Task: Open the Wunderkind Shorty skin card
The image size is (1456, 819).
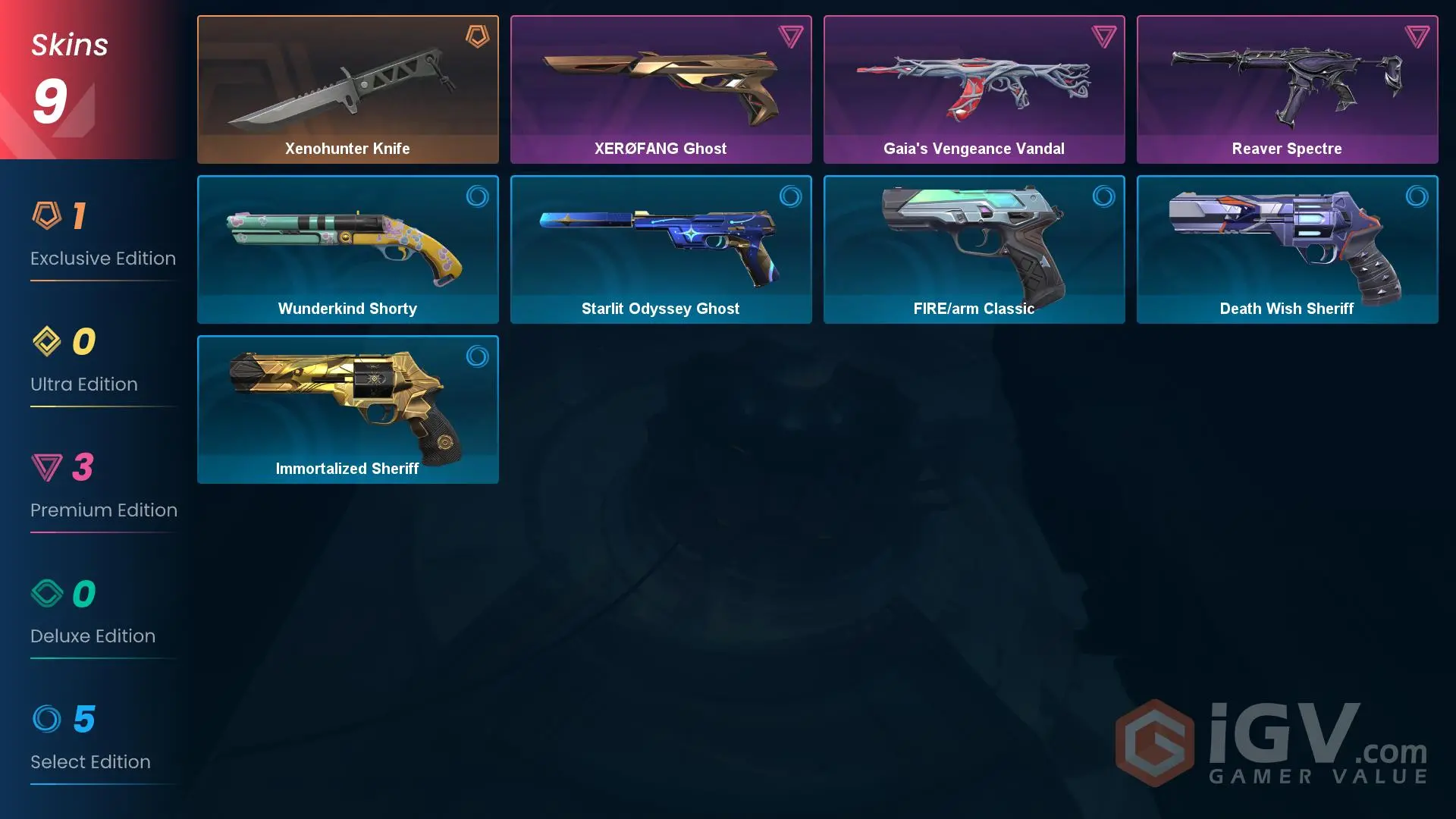Action: pyautogui.click(x=347, y=249)
